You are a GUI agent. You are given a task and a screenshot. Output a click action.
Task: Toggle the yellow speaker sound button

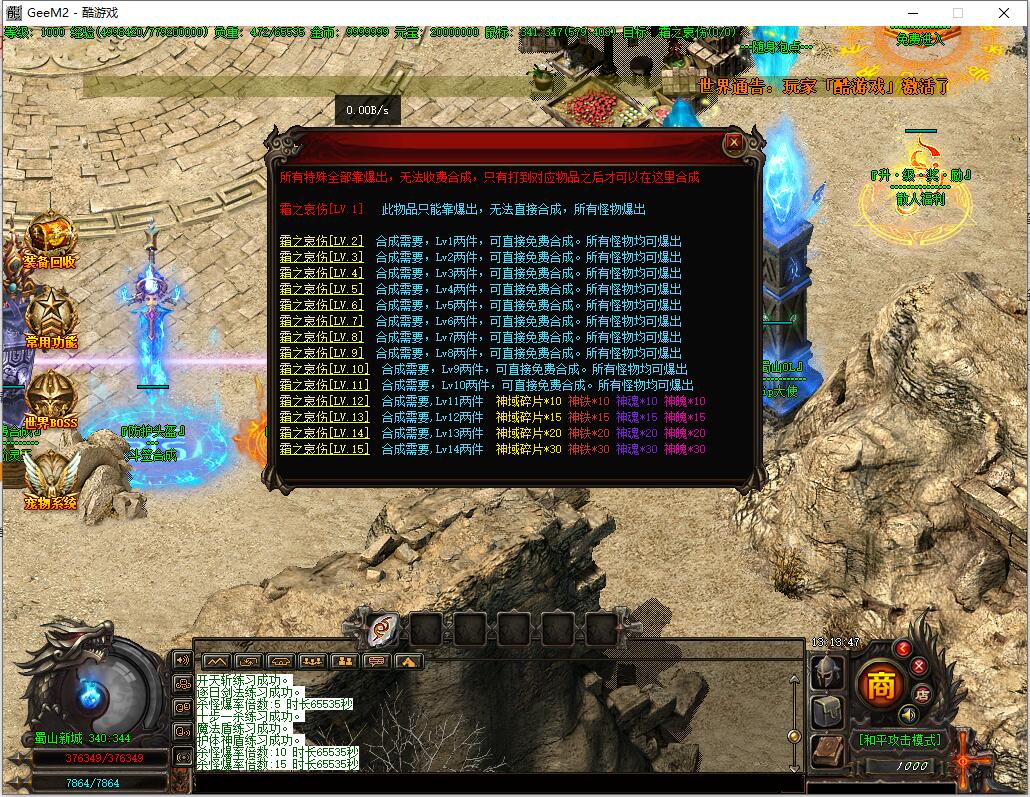coord(908,714)
